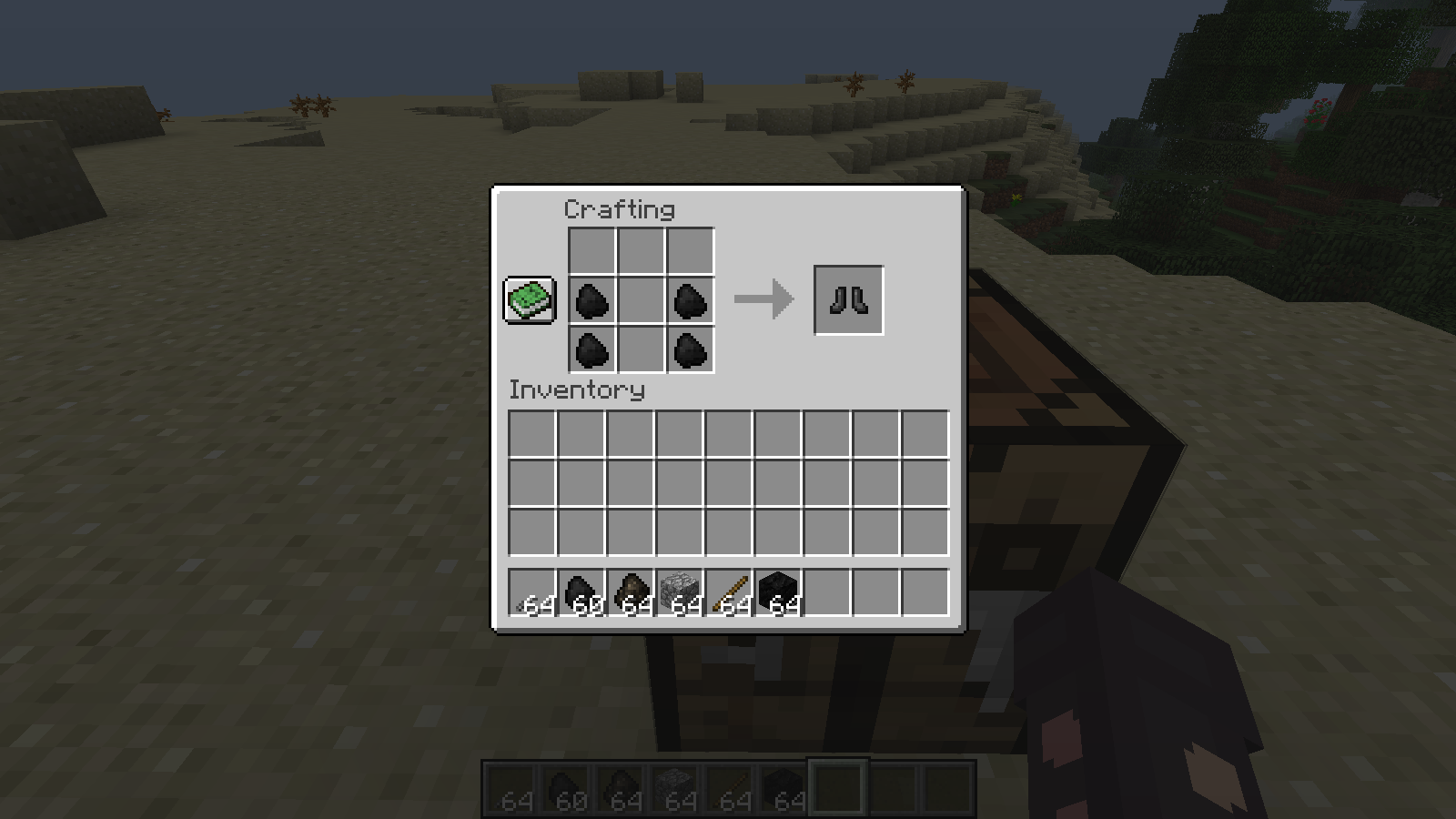Click the empty center crafting grid slot
The image size is (1456, 819).
[640, 300]
